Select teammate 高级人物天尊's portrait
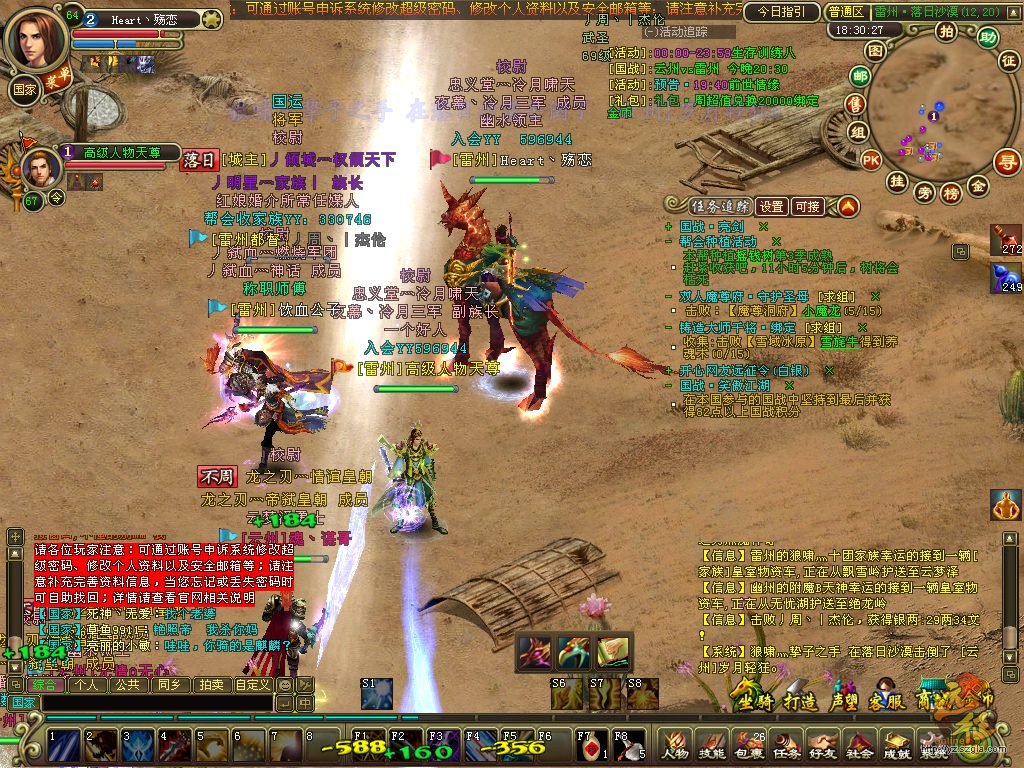Viewport: 1024px width, 768px height. 39,167
